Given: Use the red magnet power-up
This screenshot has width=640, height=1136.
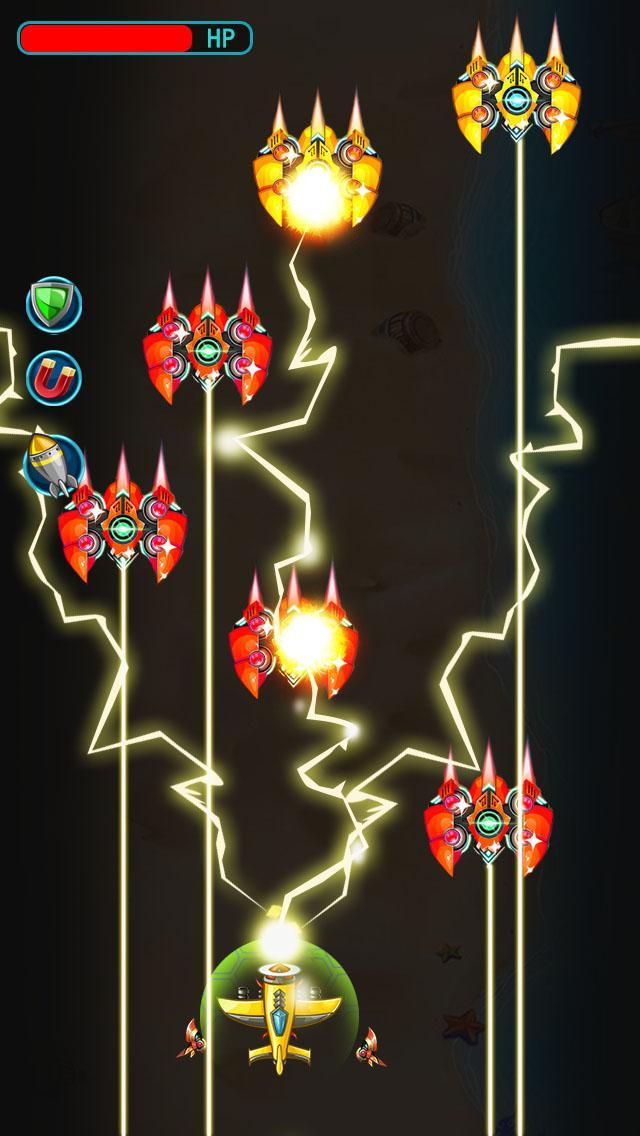Looking at the screenshot, I should pos(53,378).
